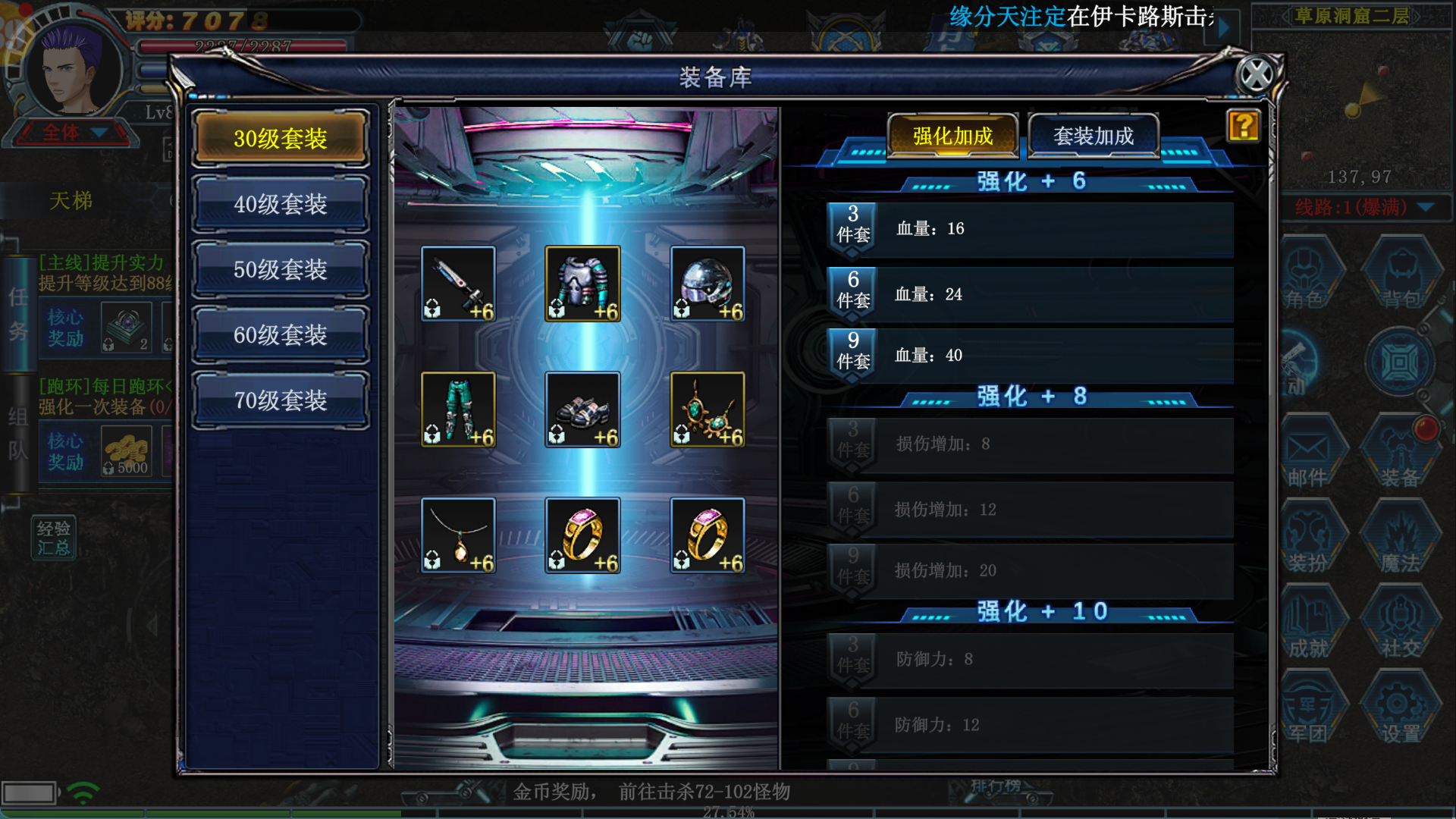Switch to the 强化加成 tab
This screenshot has height=819, width=1456.
[952, 136]
